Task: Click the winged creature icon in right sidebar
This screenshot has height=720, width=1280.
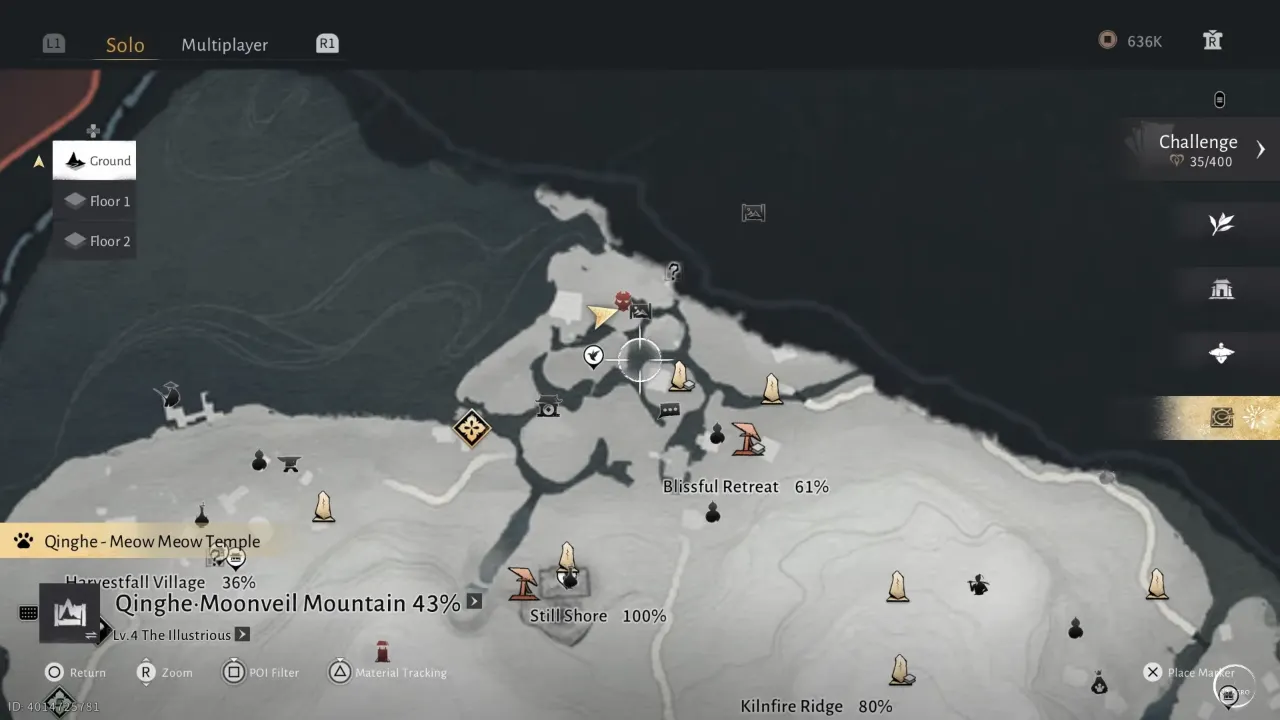Action: (x=1221, y=353)
